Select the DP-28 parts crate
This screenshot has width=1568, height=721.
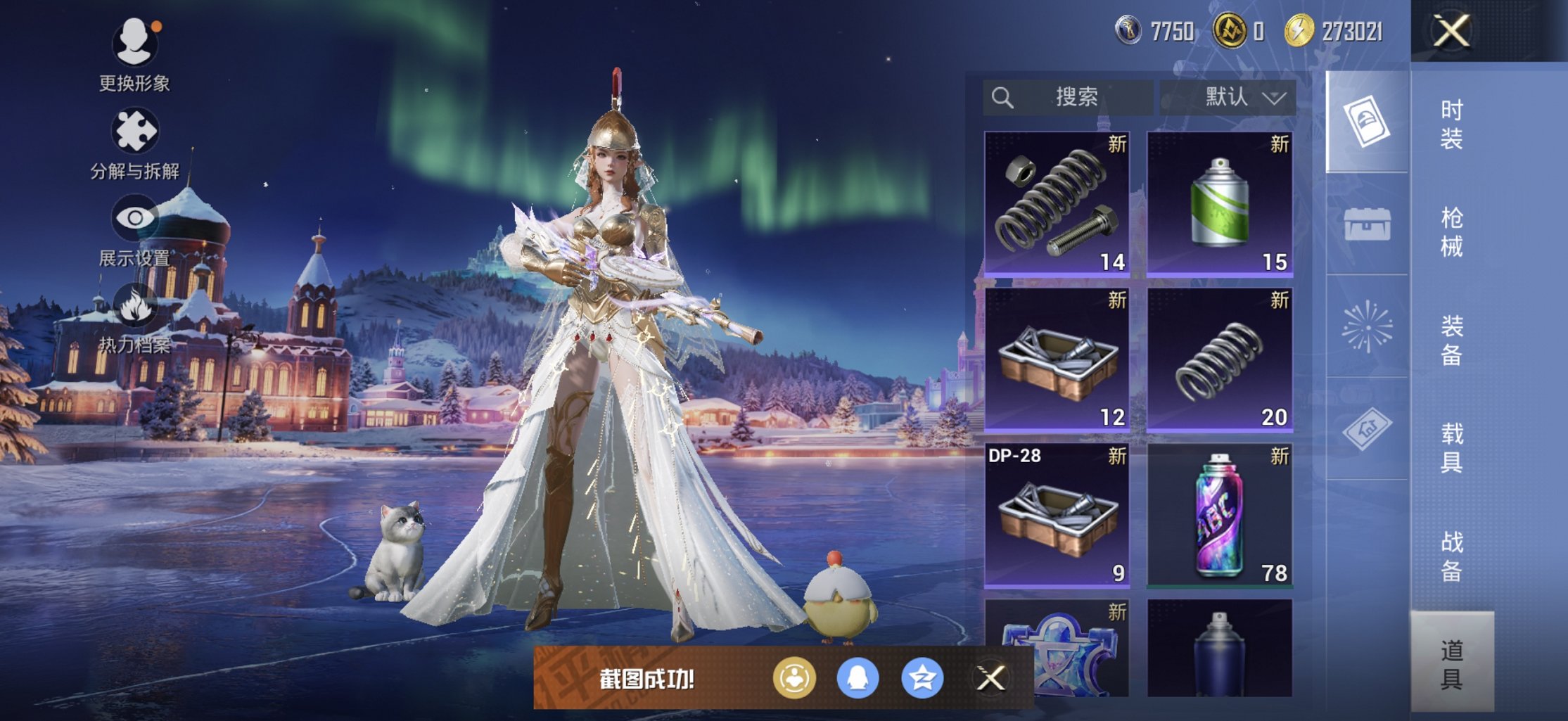pos(1057,515)
